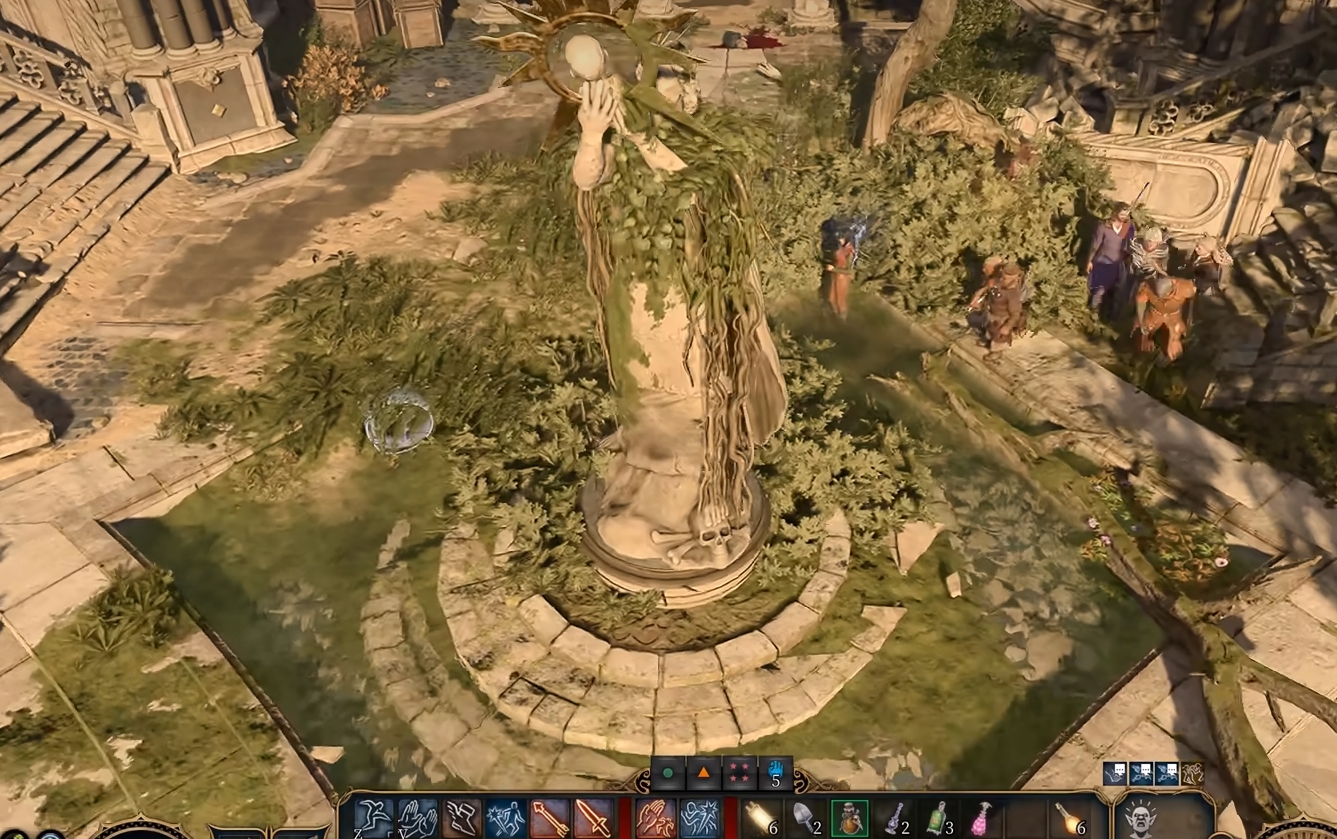1337x839 pixels.
Task: Activate the Jump ability icon
Action: 373,819
